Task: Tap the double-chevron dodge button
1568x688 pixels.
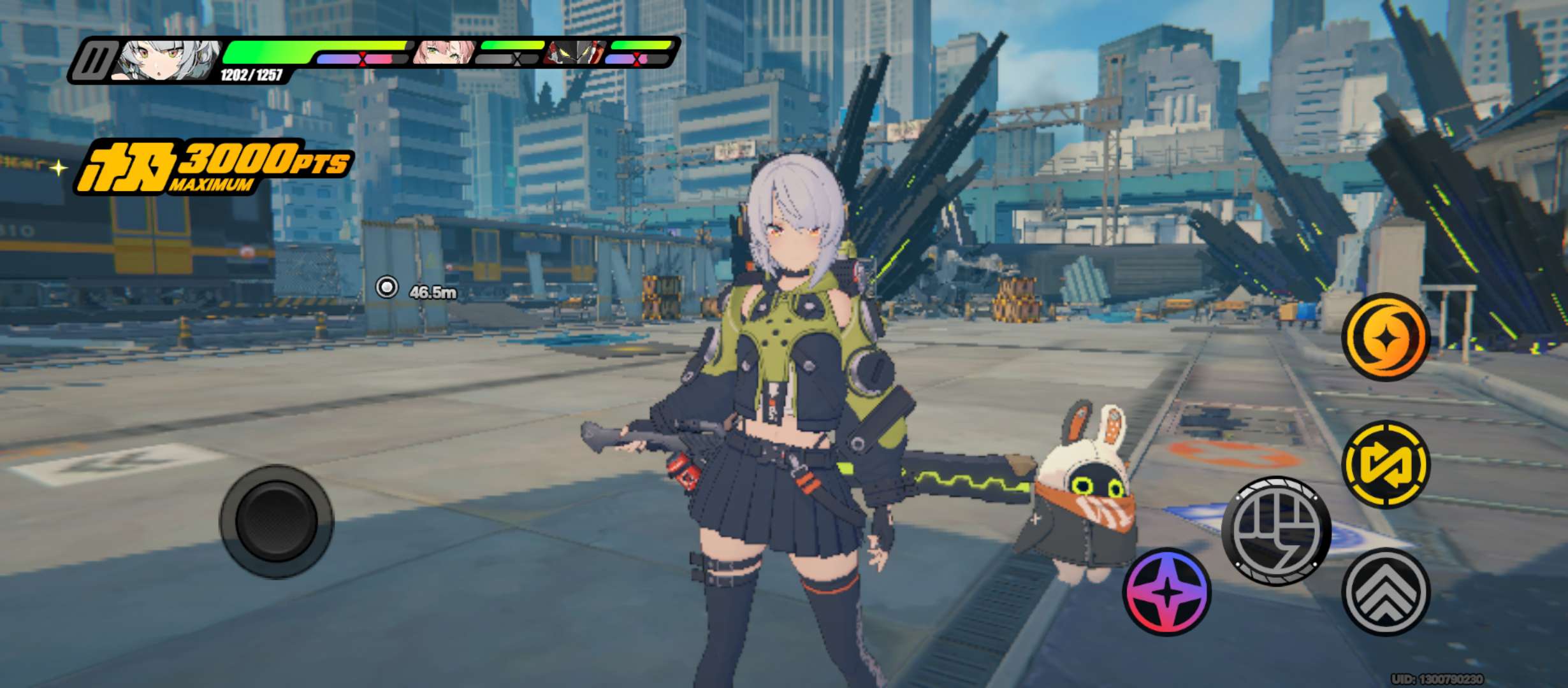Action: [x=1385, y=592]
